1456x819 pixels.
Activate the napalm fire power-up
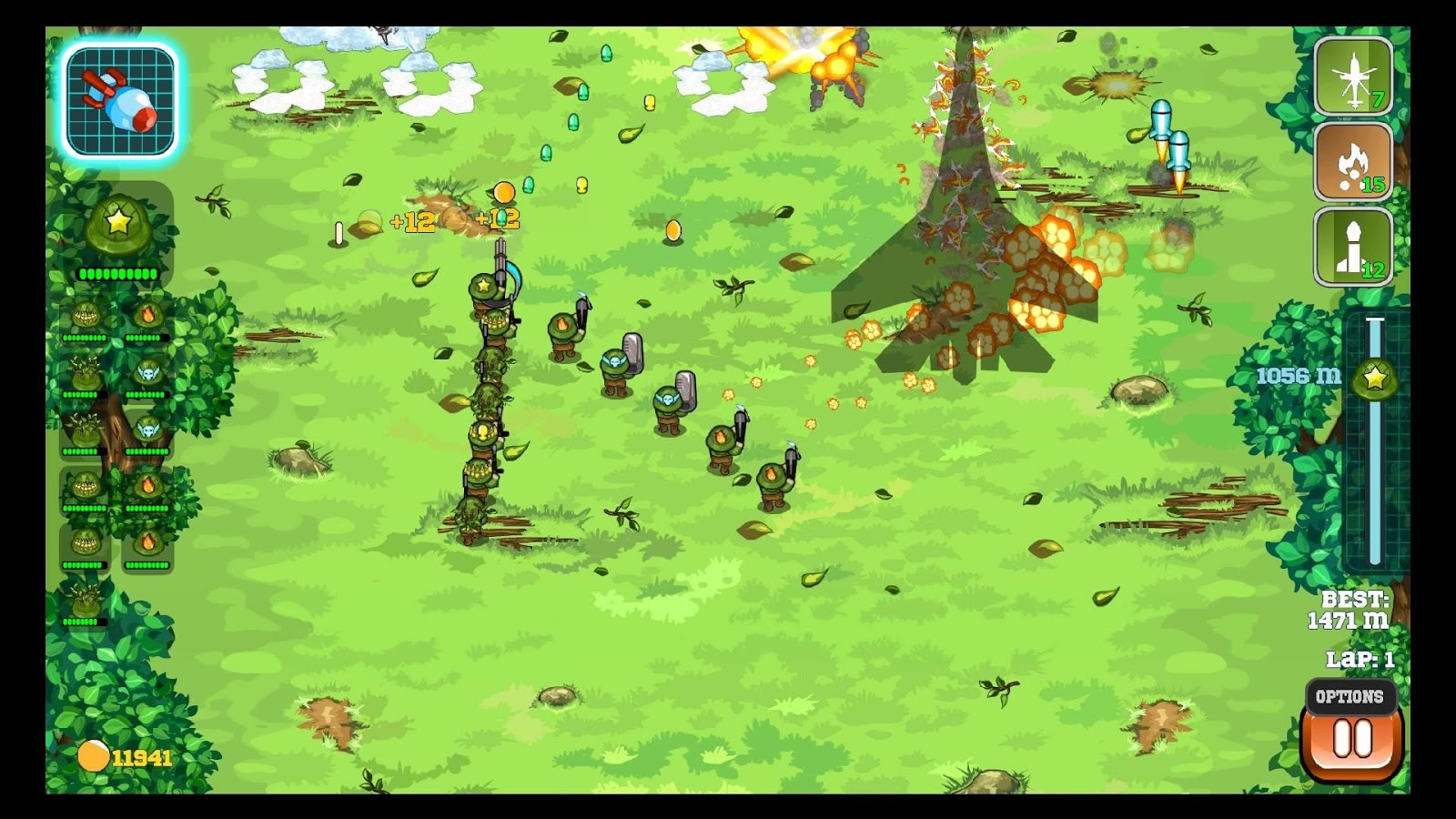click(x=1352, y=165)
